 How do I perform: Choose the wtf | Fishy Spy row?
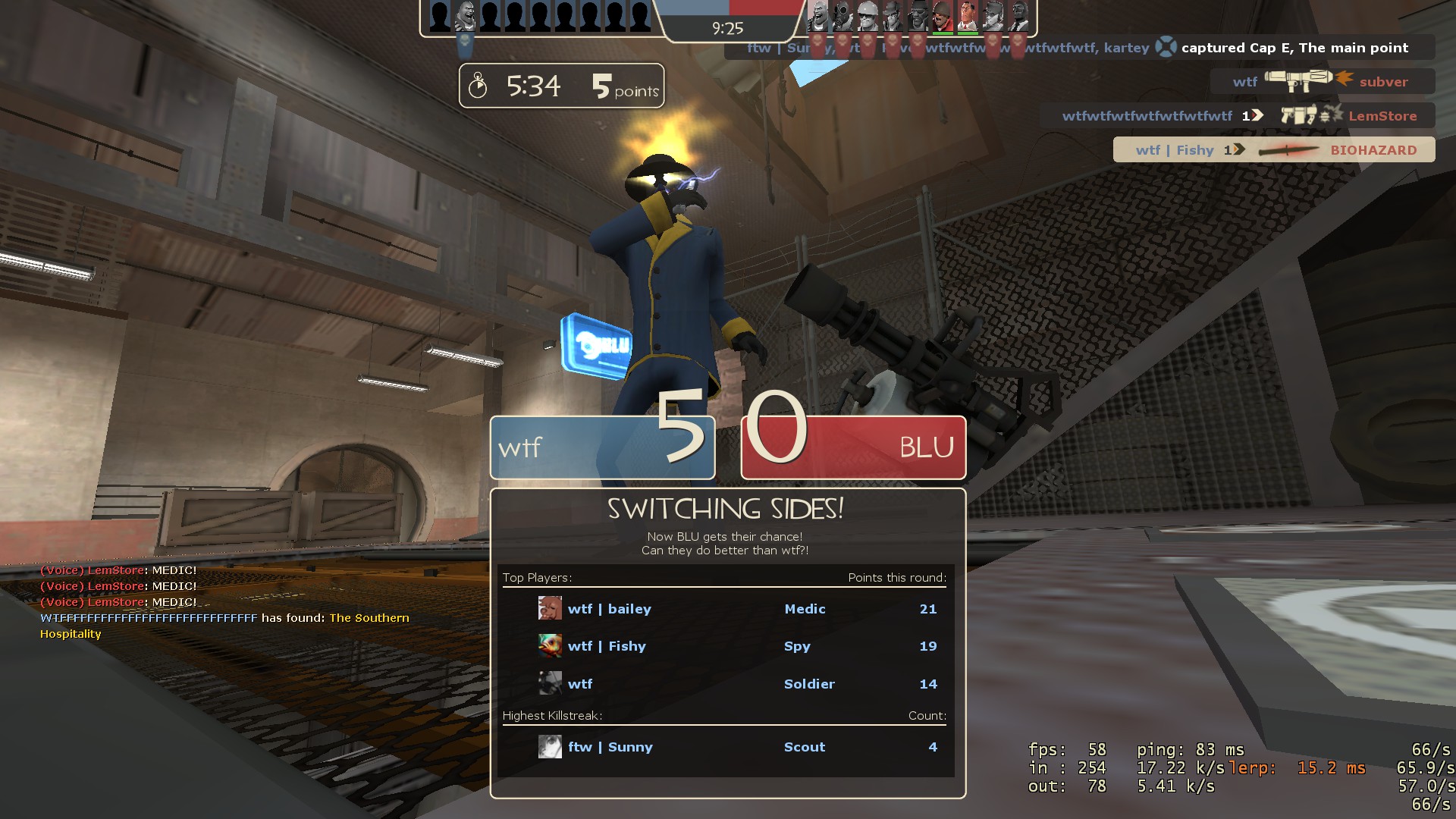pyautogui.click(x=724, y=646)
